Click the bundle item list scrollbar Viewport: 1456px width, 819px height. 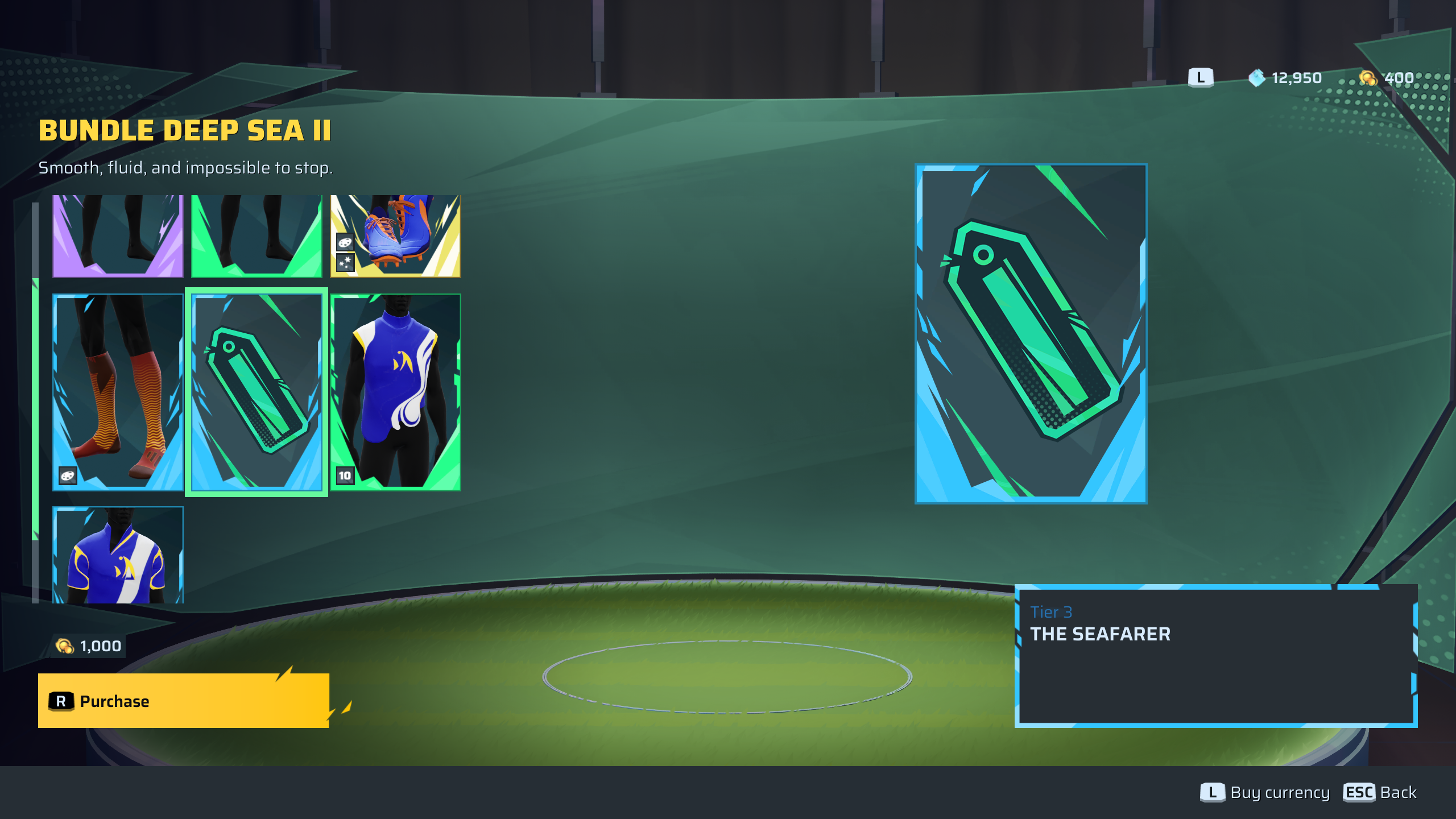pos(35,408)
